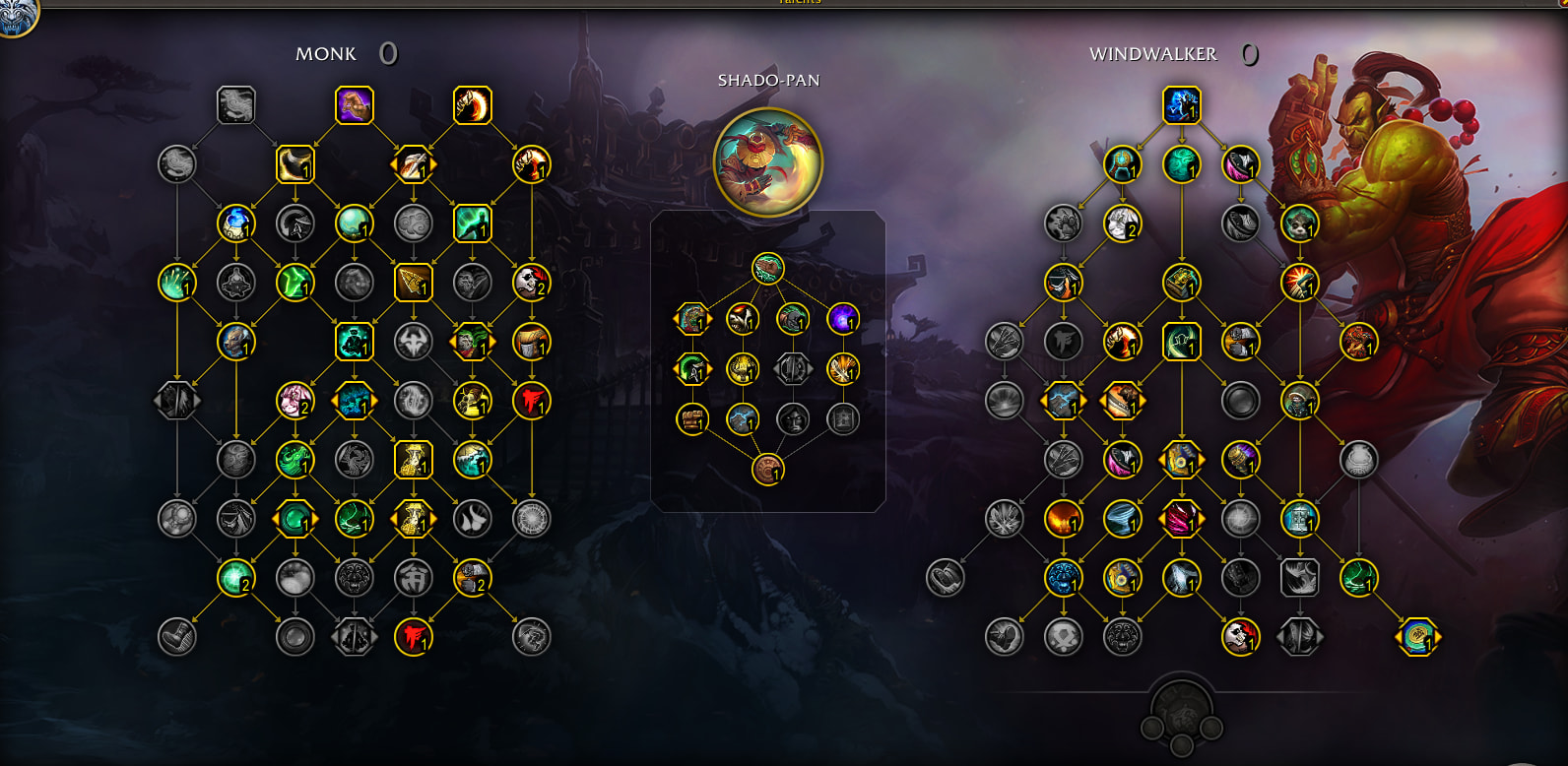Image resolution: width=1568 pixels, height=766 pixels.
Task: Select the Shado-Pan hero talent portrait
Action: coord(767,162)
